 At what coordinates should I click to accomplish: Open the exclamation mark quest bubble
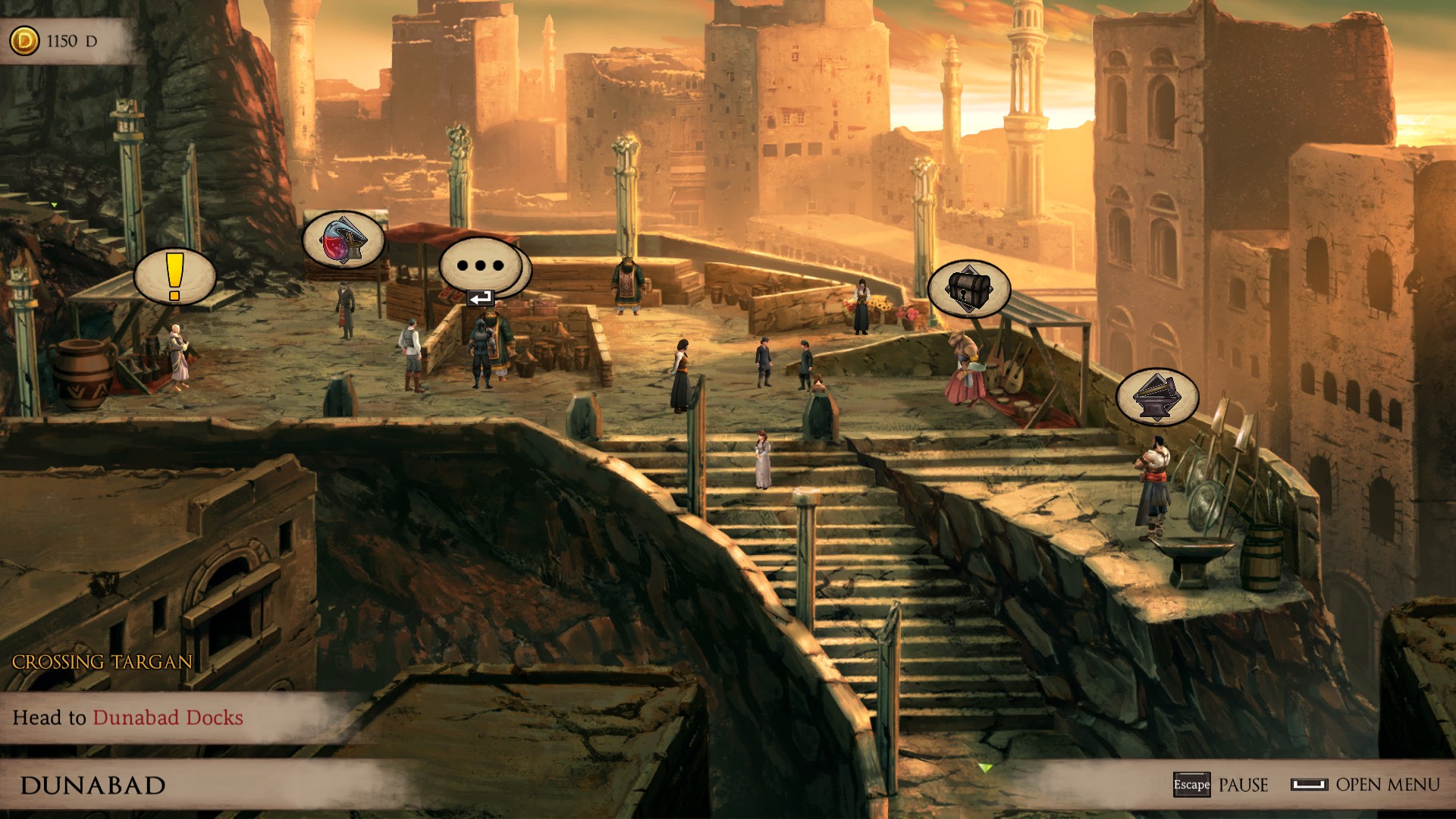[175, 277]
